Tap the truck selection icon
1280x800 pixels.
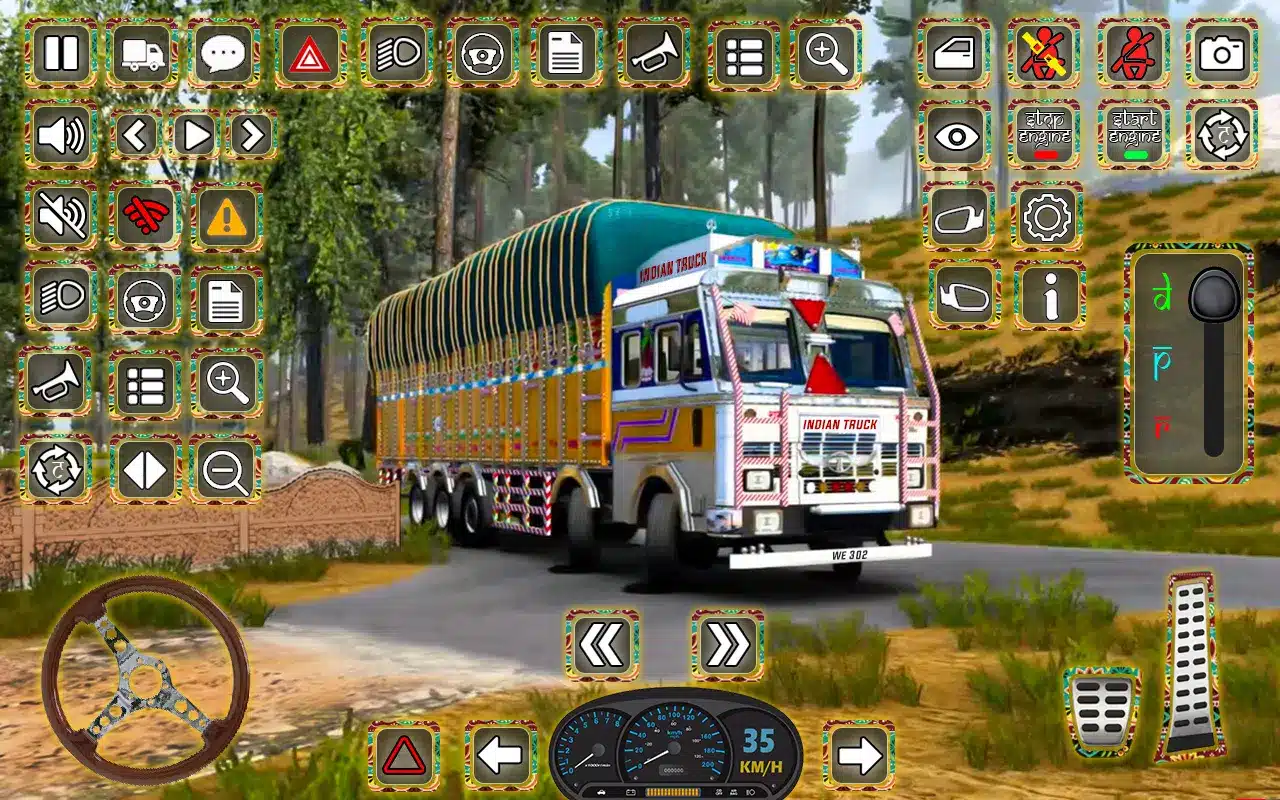(143, 53)
